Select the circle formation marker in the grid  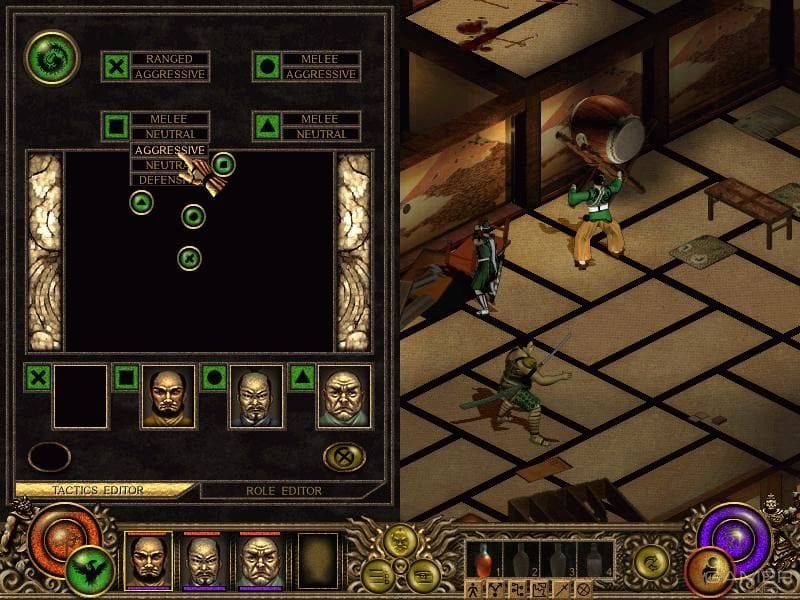click(x=193, y=215)
